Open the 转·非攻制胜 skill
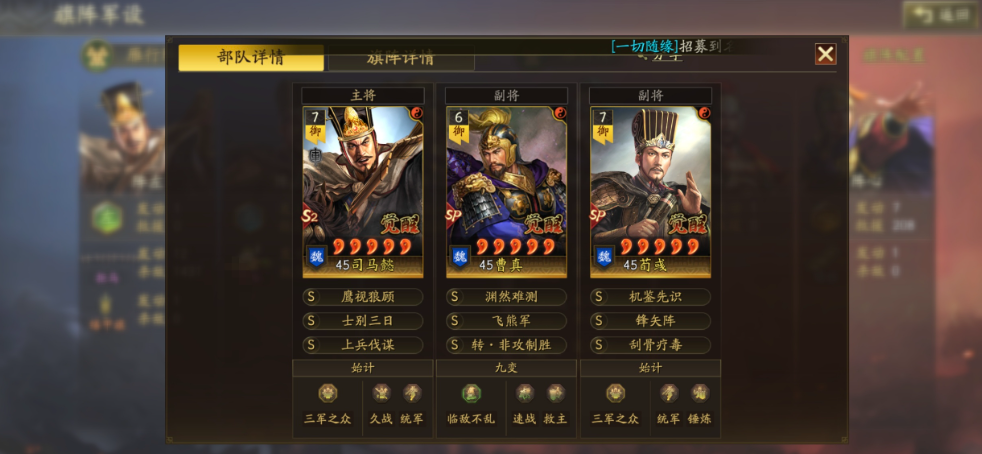 point(506,345)
